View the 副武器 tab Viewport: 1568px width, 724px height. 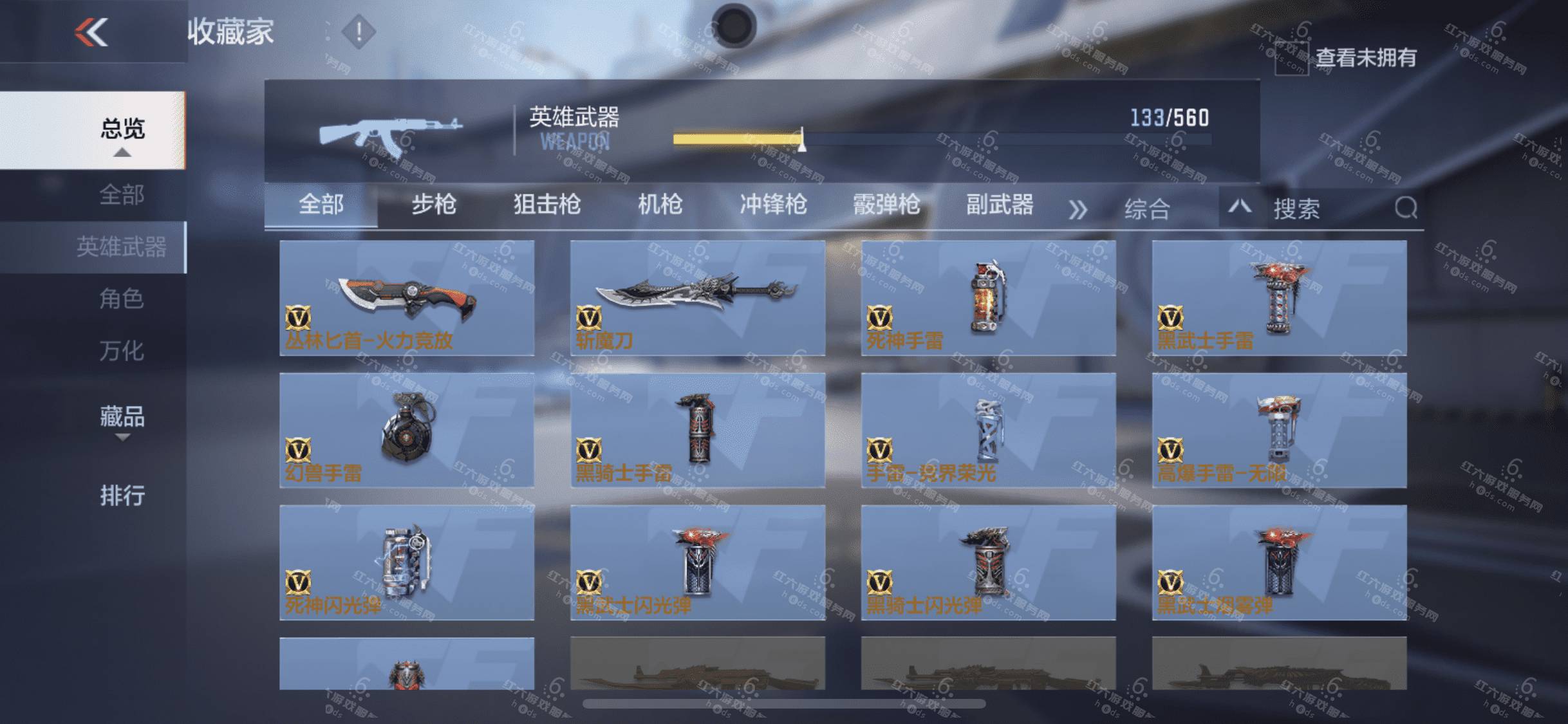pos(1000,205)
